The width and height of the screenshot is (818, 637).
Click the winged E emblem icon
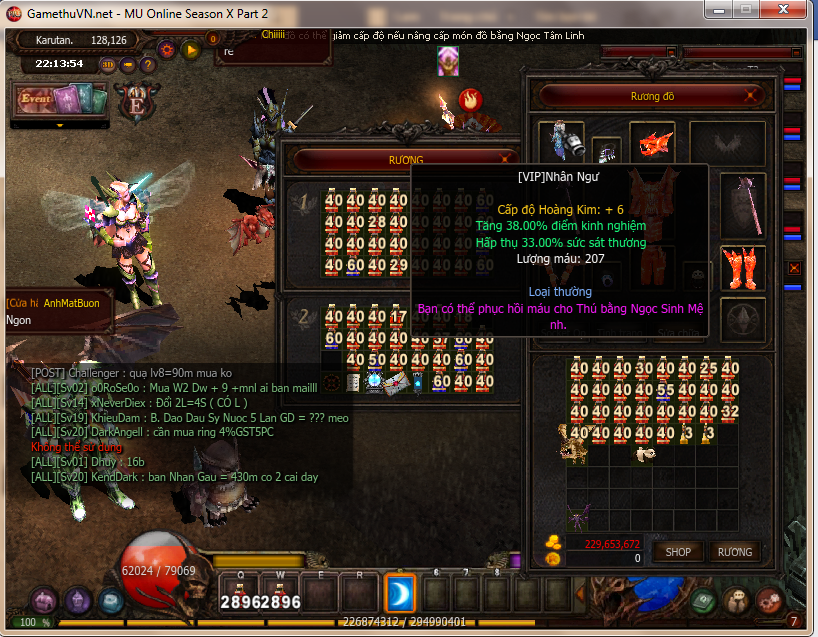pos(134,103)
